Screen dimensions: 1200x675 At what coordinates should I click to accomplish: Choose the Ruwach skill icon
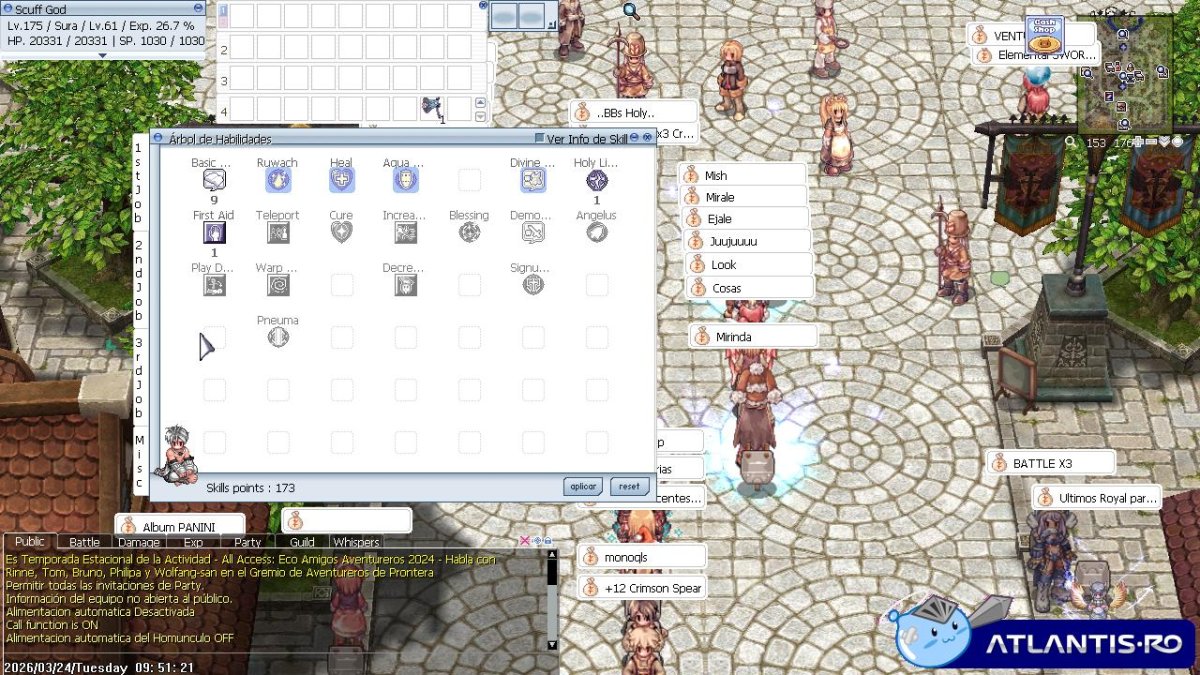click(x=278, y=180)
